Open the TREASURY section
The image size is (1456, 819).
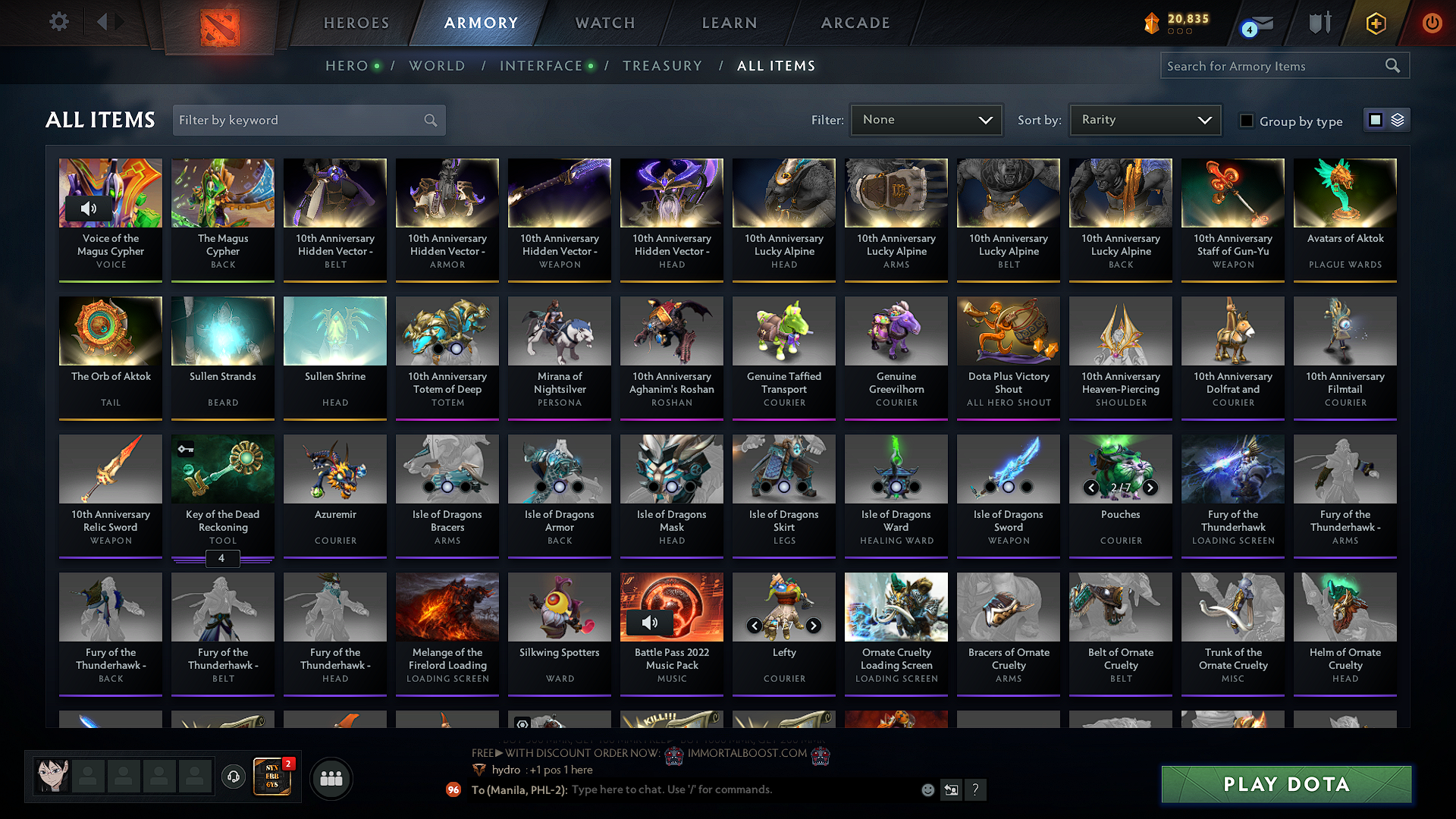click(x=662, y=66)
